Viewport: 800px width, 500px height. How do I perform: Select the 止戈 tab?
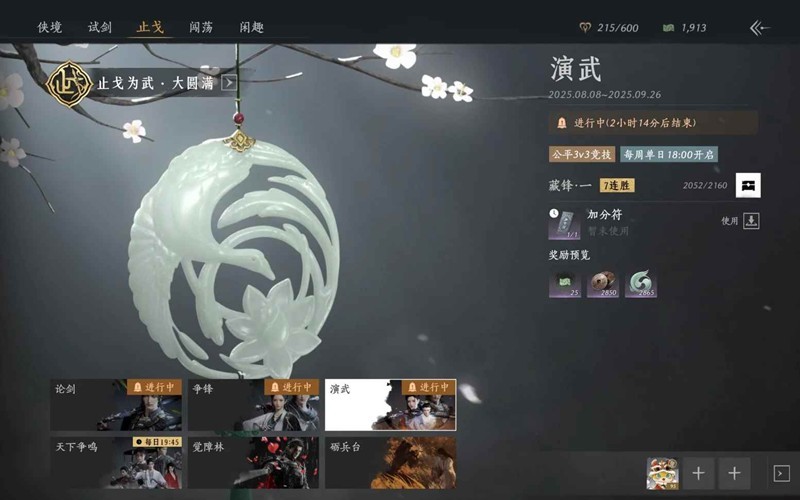[150, 27]
